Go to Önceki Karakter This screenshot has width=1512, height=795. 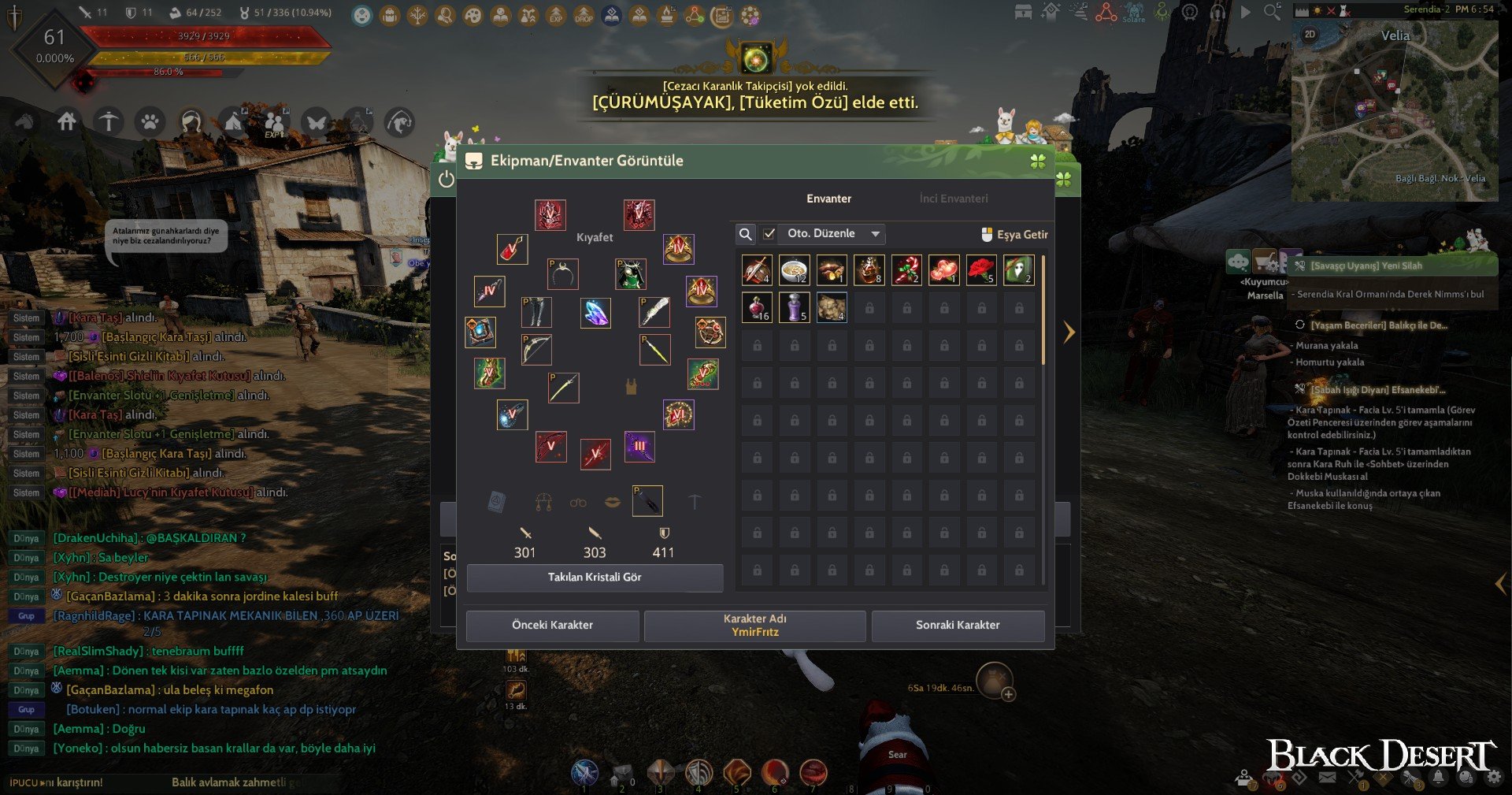552,626
